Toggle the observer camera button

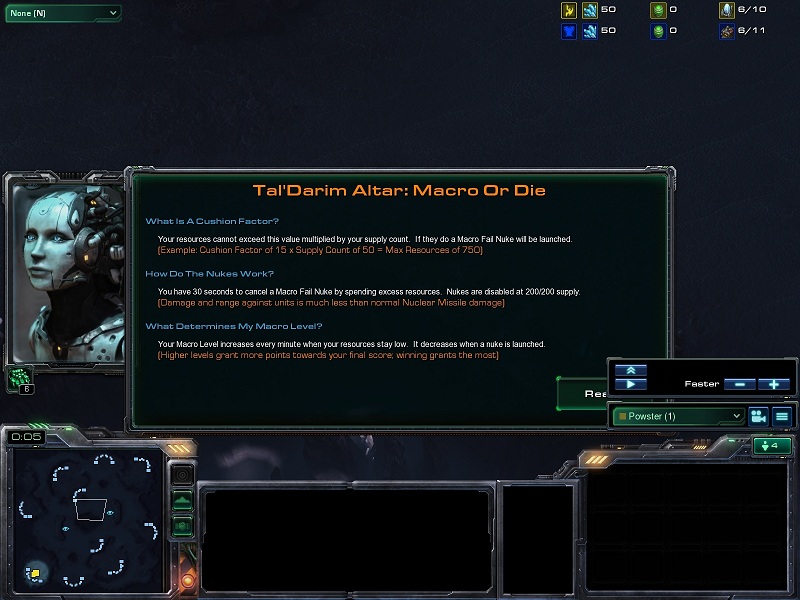coord(758,416)
